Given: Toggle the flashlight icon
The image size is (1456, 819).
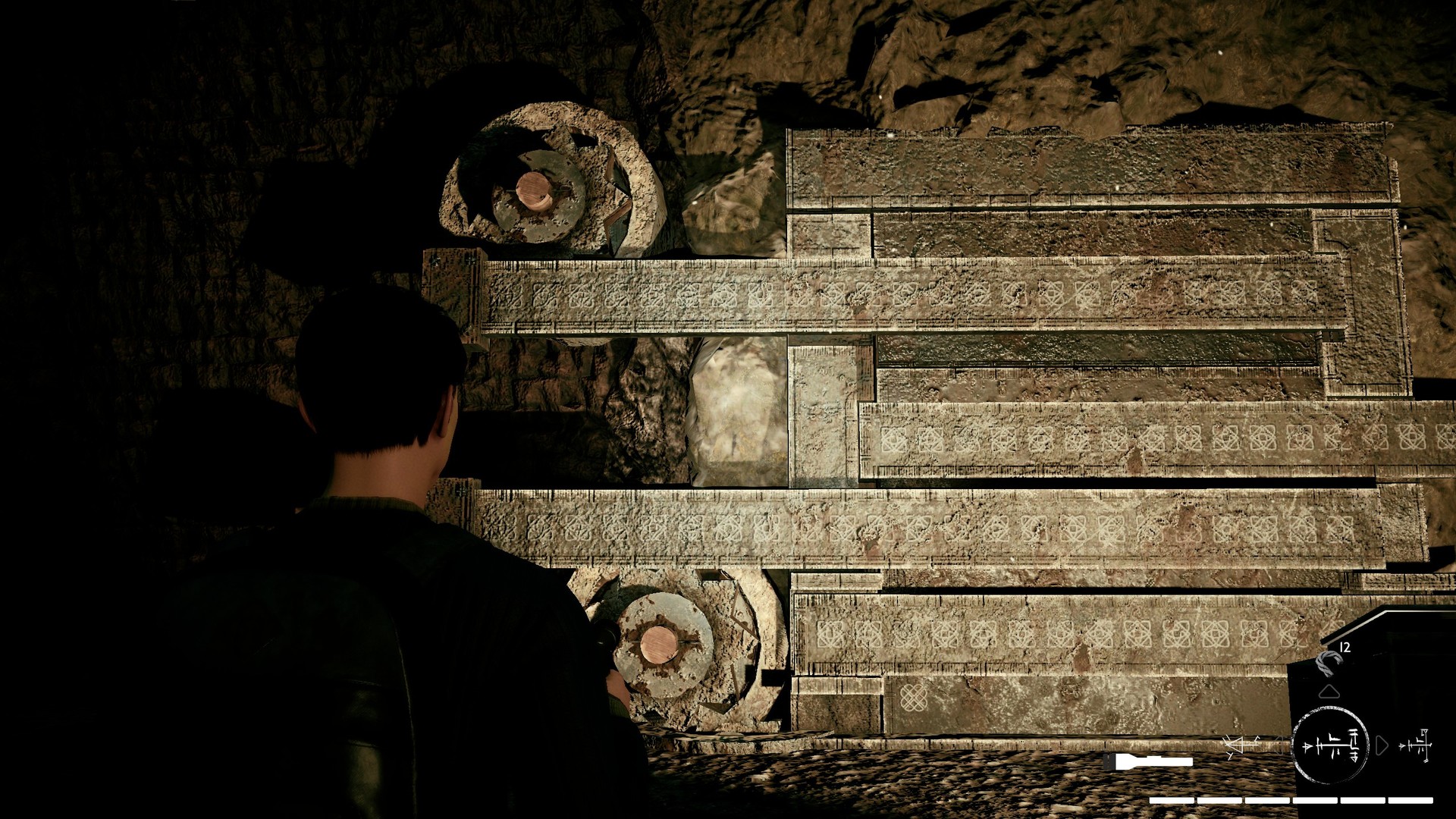Looking at the screenshot, I should tap(1148, 760).
